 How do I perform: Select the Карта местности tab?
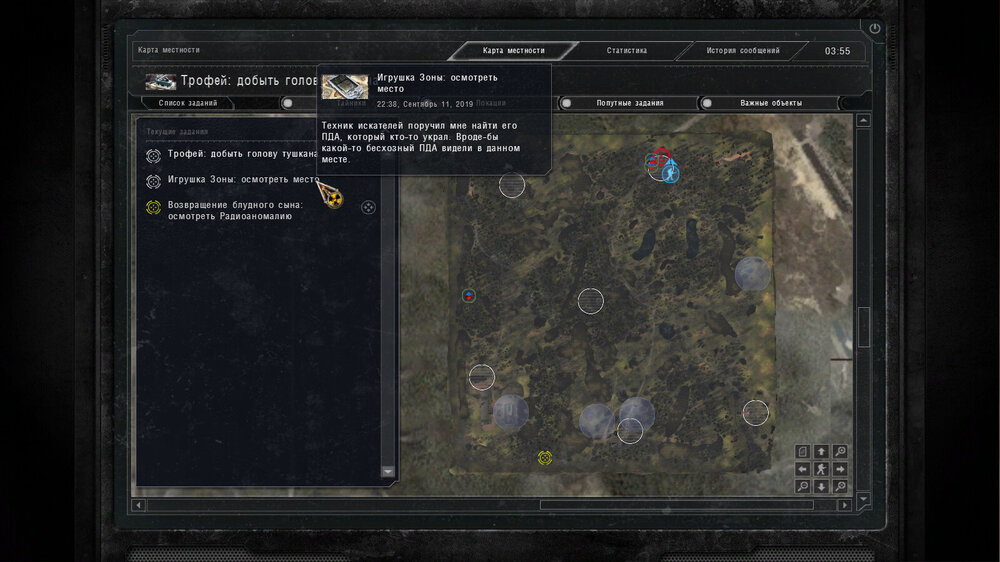click(x=513, y=51)
